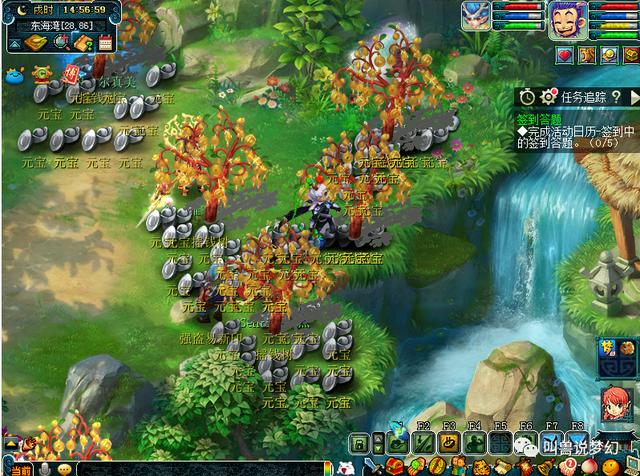Open the sword attack menu icon
Screen dimensions: 640x476
coord(372,468)
